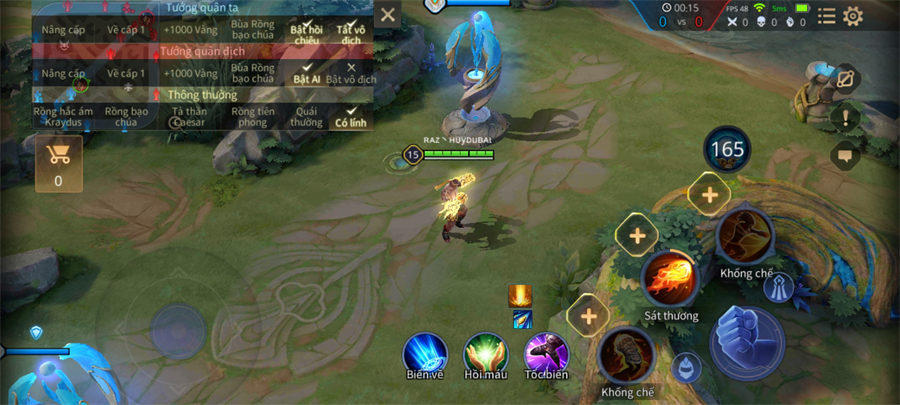Select "Rồng tiên phong" spawn option
Screen dimensions: 900x405
252,116
